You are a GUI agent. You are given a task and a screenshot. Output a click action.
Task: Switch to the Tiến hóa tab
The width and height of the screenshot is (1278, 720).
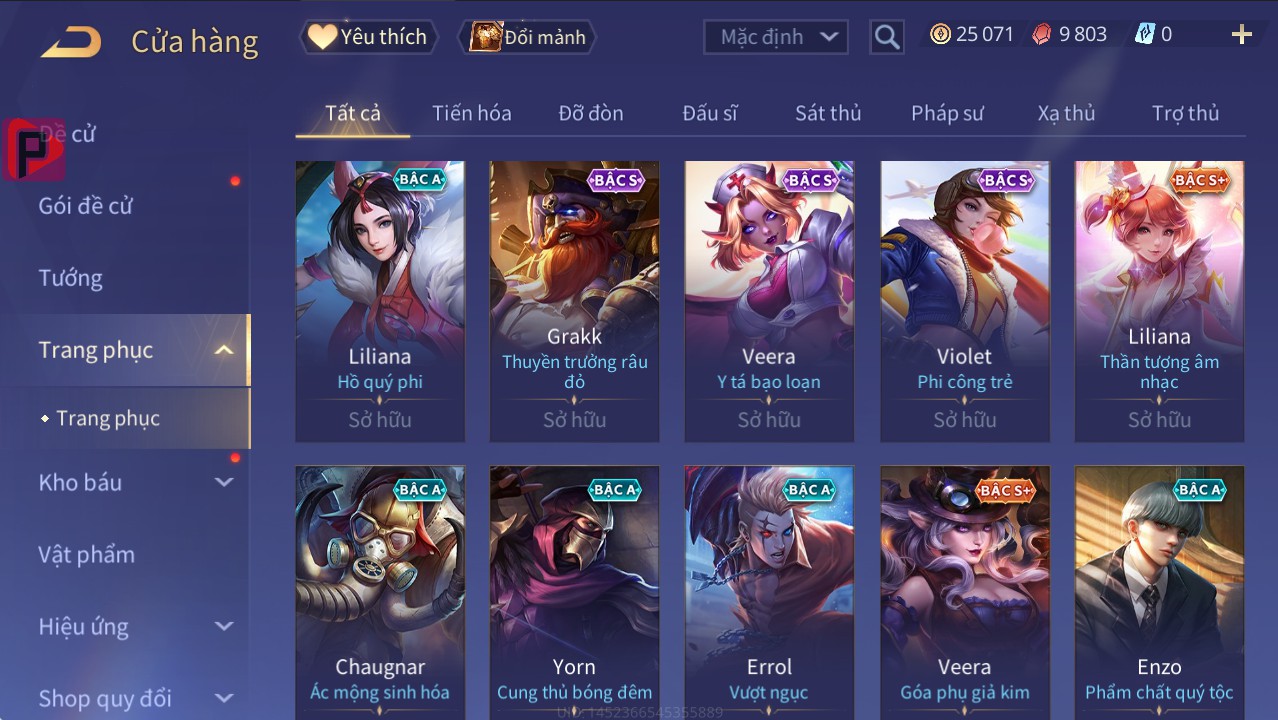click(x=471, y=113)
